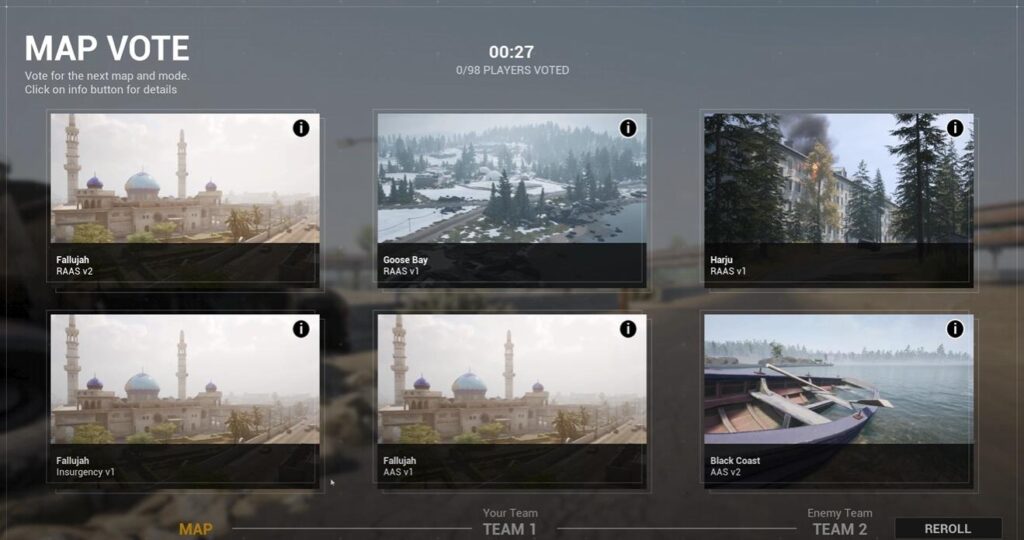Click the REROLL button
Screen dimensions: 1024x540
[947, 529]
